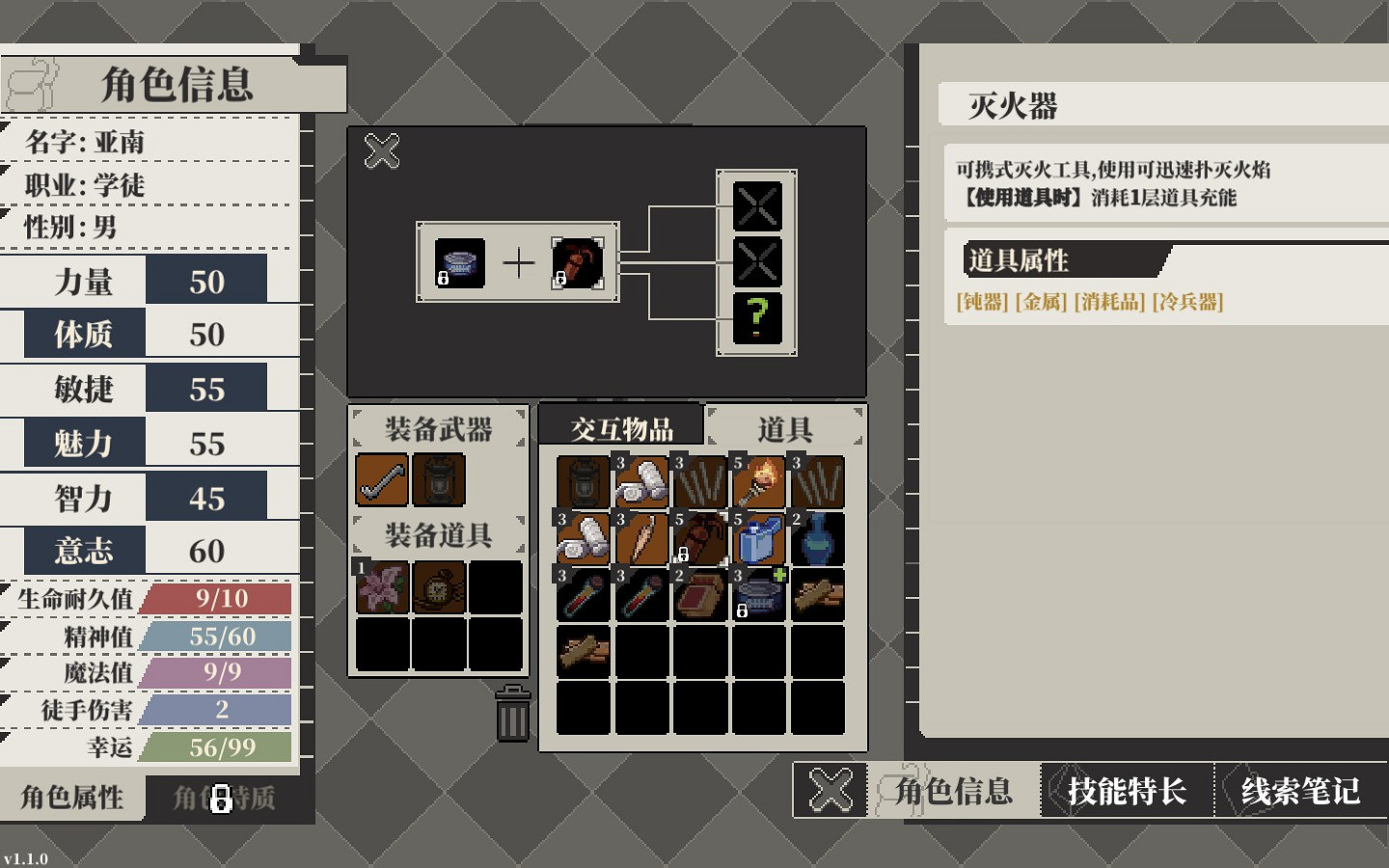
Task: Open the 角色特质 tab
Action: [224, 798]
